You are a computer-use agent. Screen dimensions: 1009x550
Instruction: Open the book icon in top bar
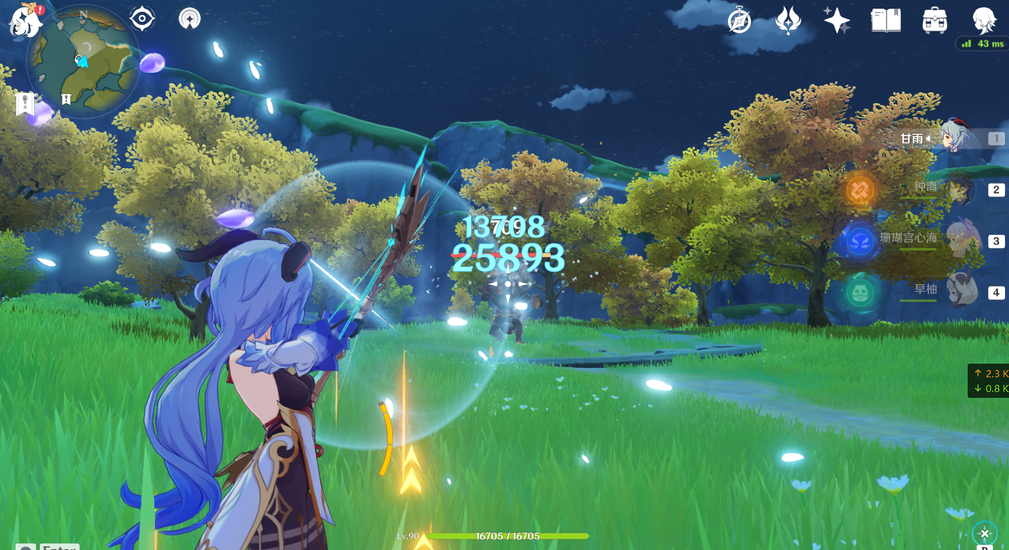[885, 20]
